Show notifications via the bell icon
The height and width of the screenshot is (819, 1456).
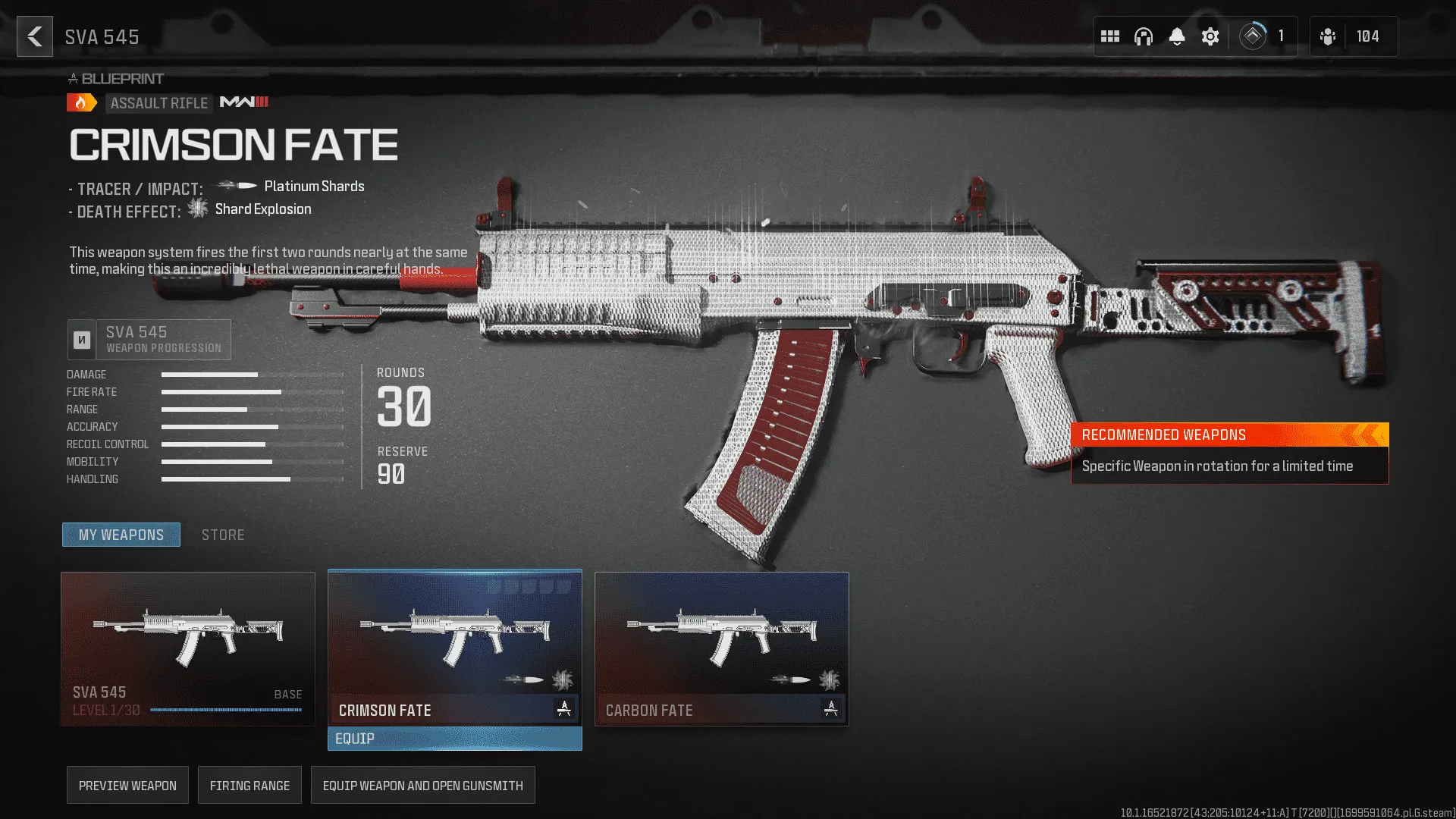(1177, 36)
